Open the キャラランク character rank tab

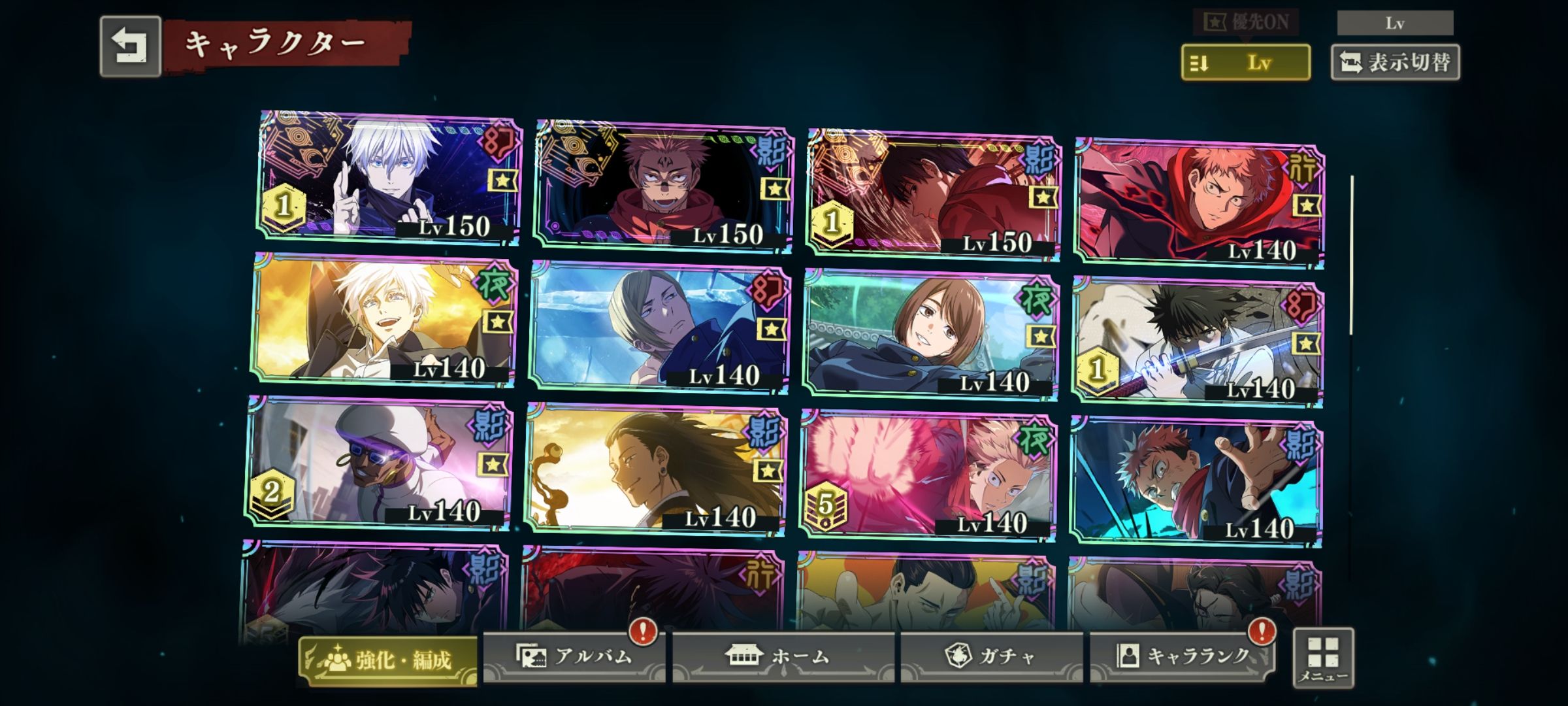1181,656
